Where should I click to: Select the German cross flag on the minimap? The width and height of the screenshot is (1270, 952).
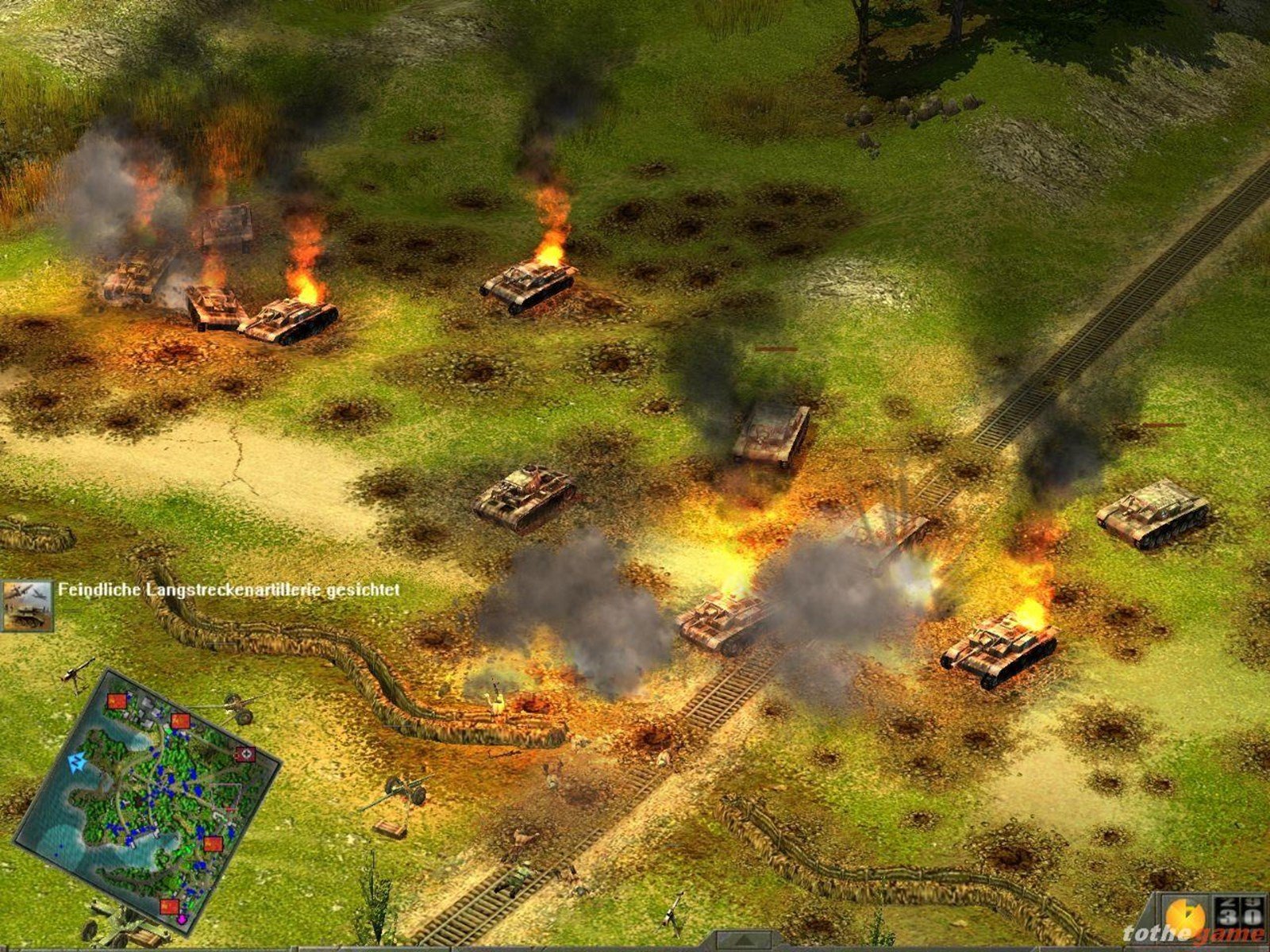245,755
